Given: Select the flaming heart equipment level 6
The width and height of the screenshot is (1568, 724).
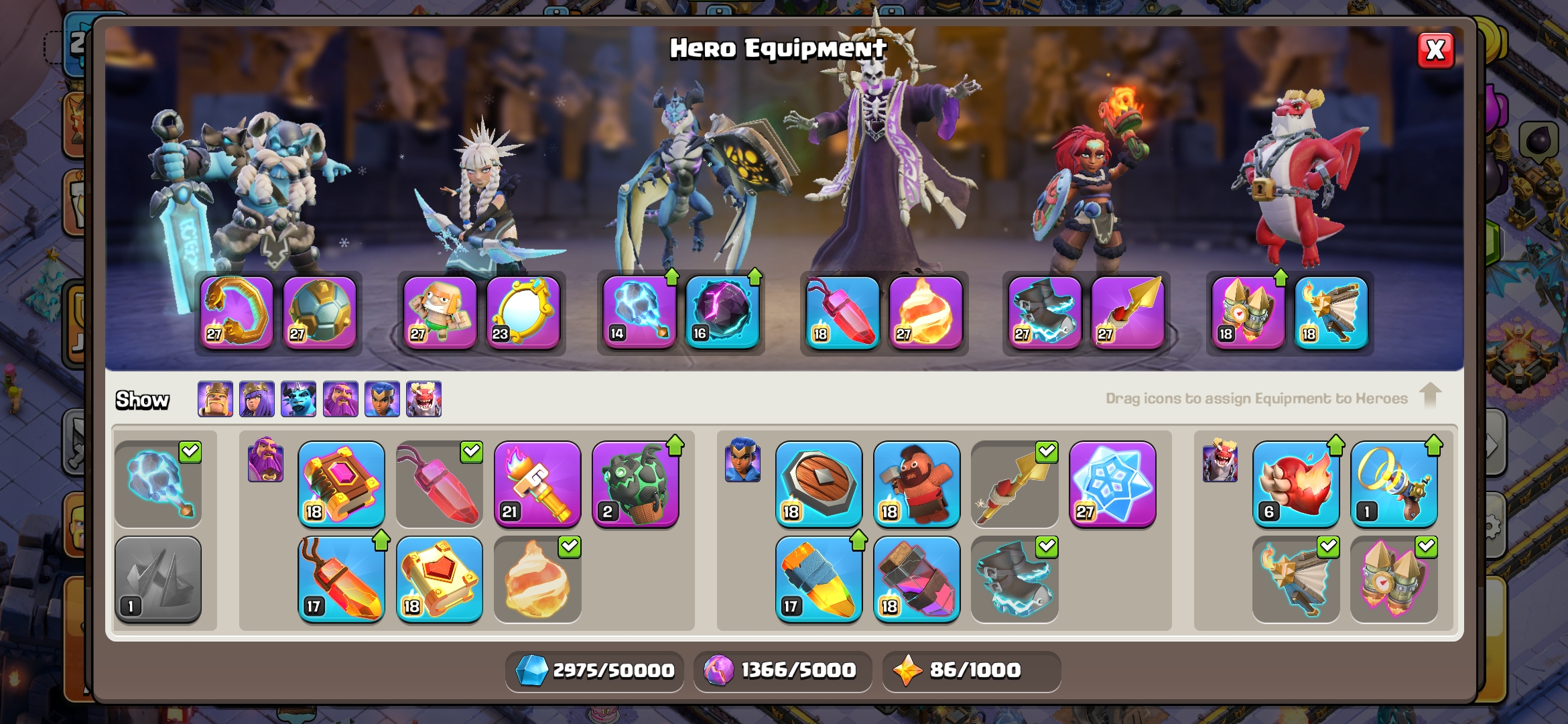Looking at the screenshot, I should click(1295, 484).
